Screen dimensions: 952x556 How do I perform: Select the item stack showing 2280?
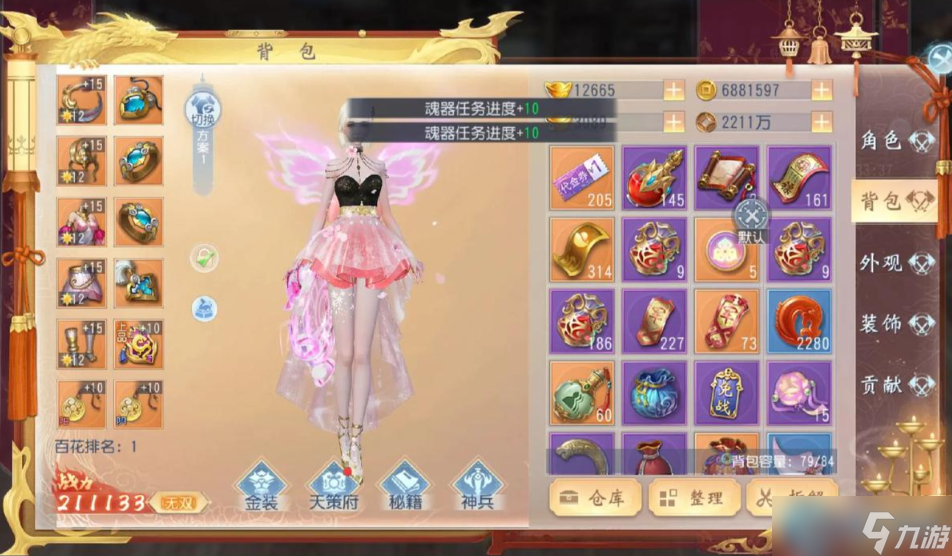point(799,321)
